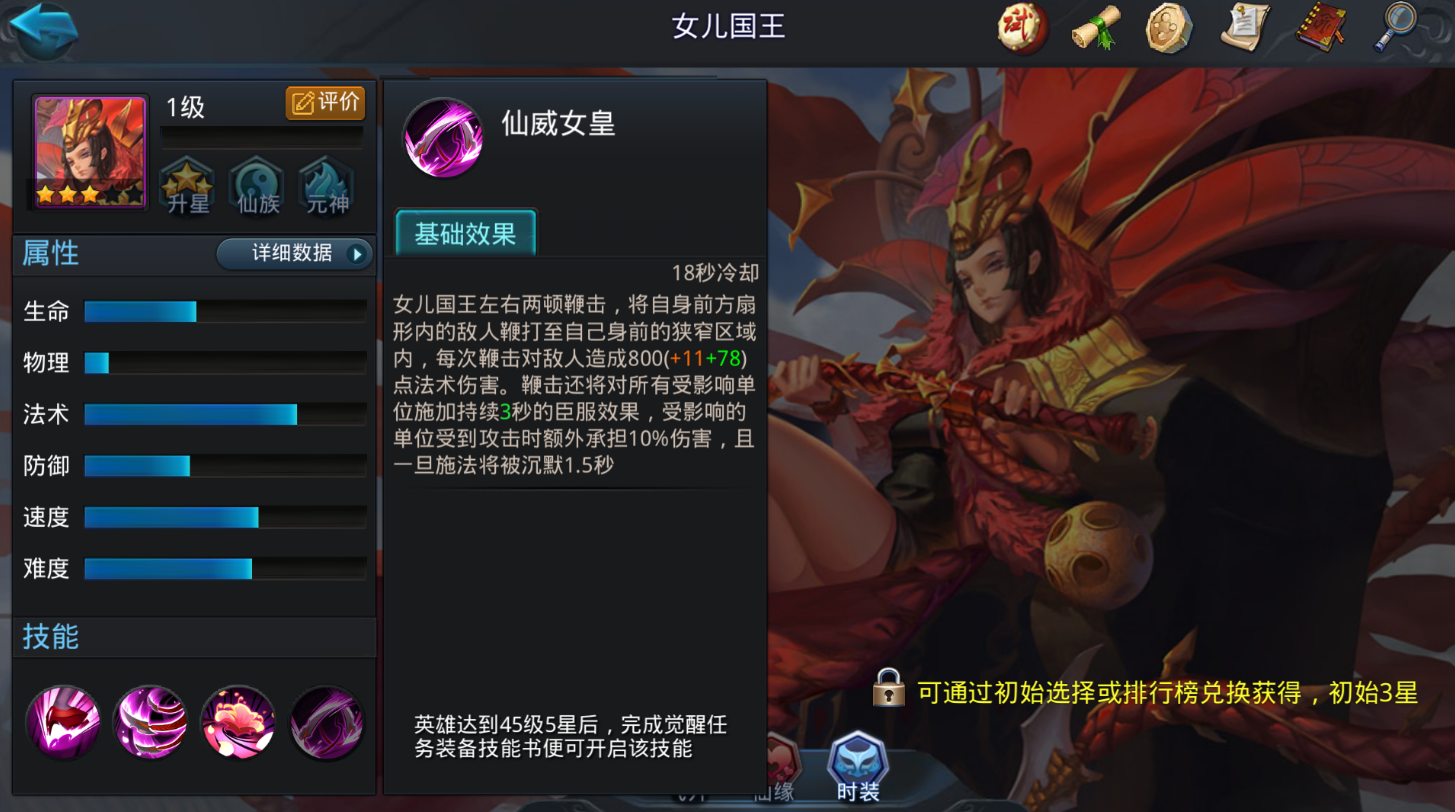Image resolution: width=1455 pixels, height=812 pixels.
Task: Click the 仙威女皇 skill icon
Action: tap(443, 138)
